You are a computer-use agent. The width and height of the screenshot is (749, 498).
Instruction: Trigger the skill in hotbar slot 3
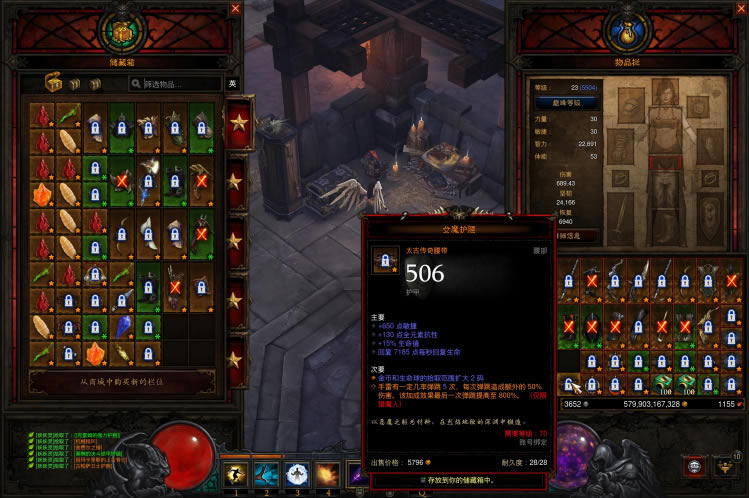click(297, 472)
